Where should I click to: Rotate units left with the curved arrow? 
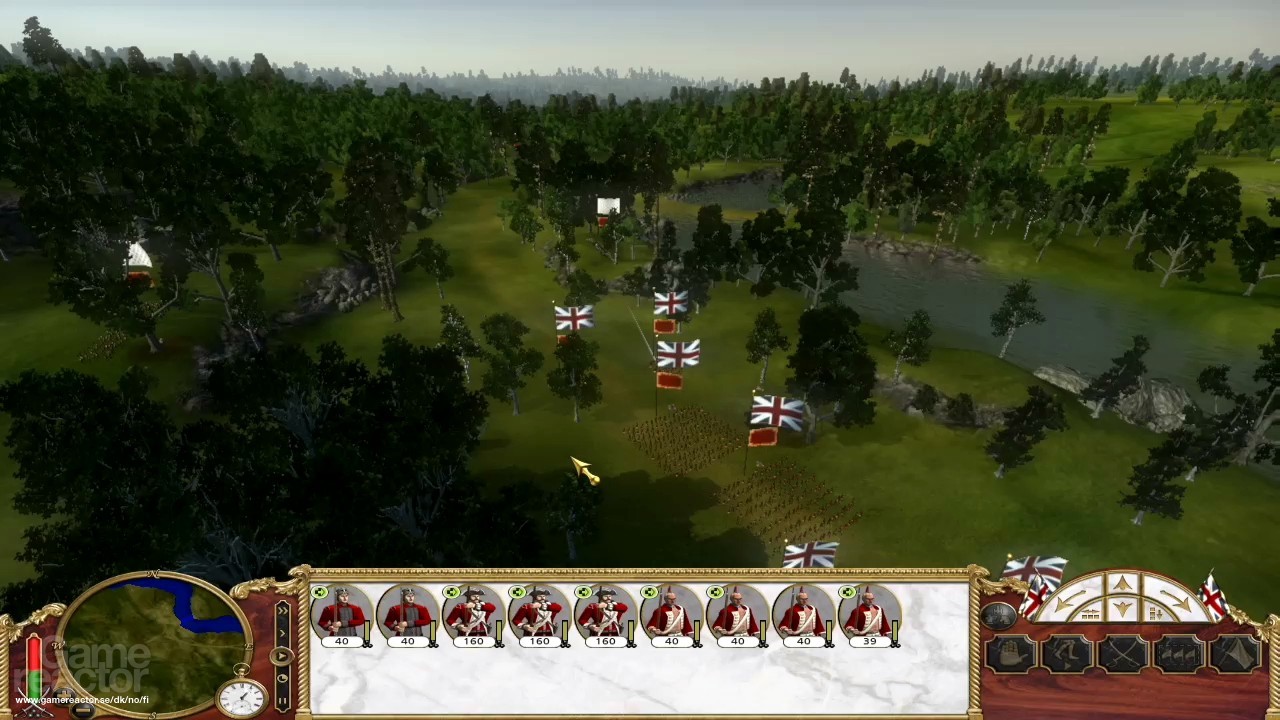coord(1069,602)
